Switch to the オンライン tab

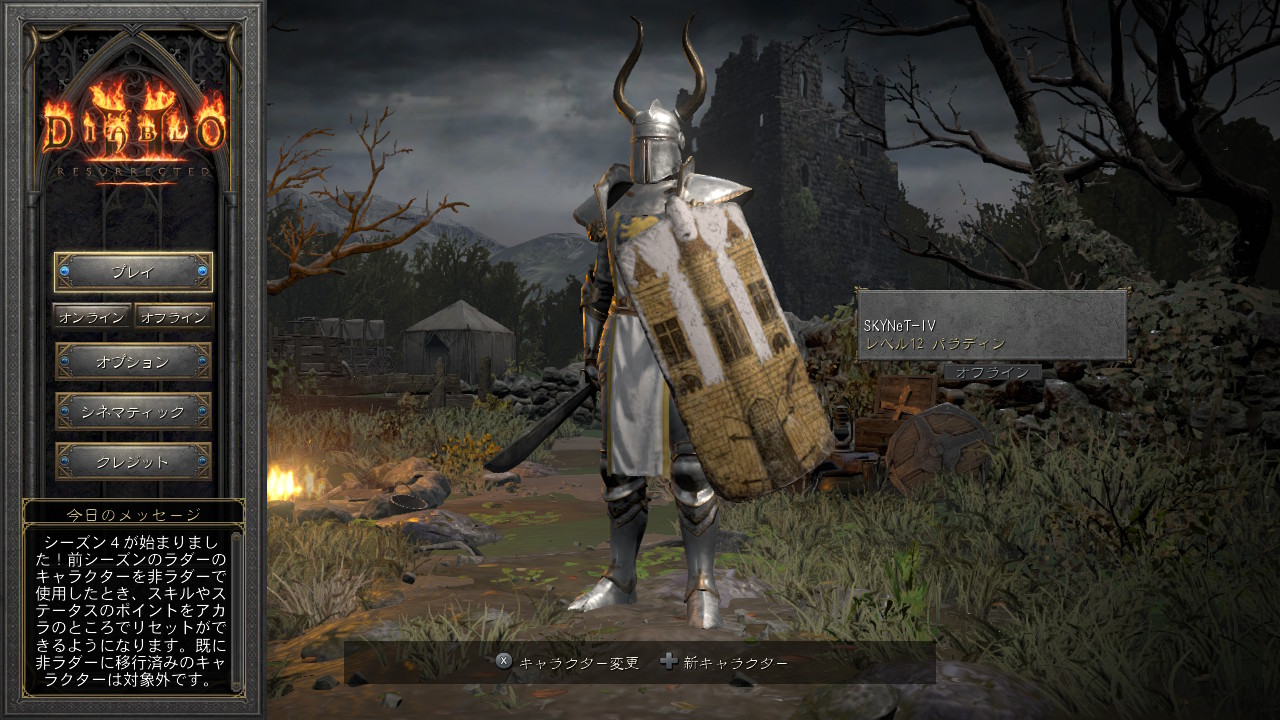click(92, 317)
